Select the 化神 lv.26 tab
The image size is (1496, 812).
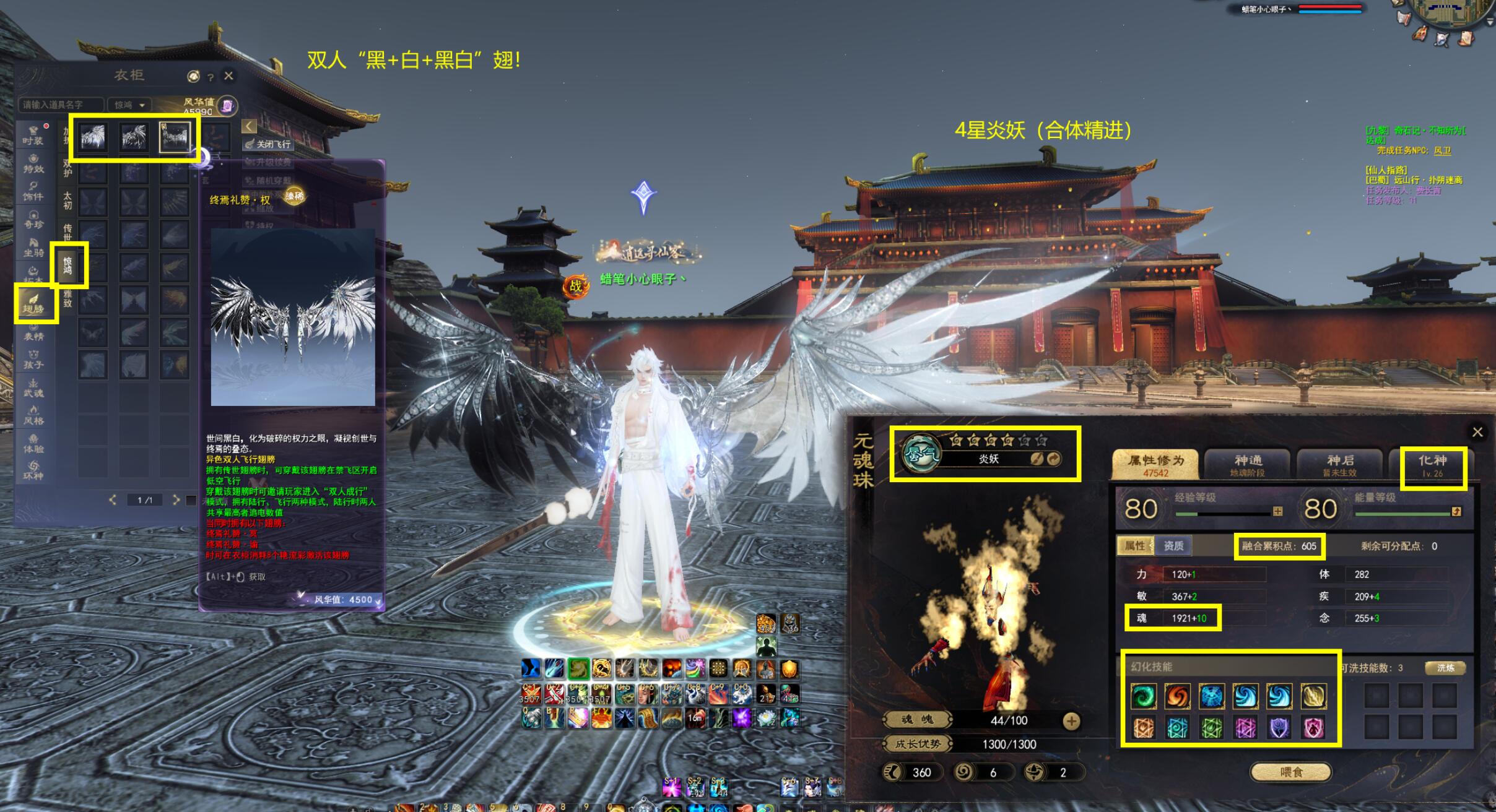pyautogui.click(x=1432, y=465)
